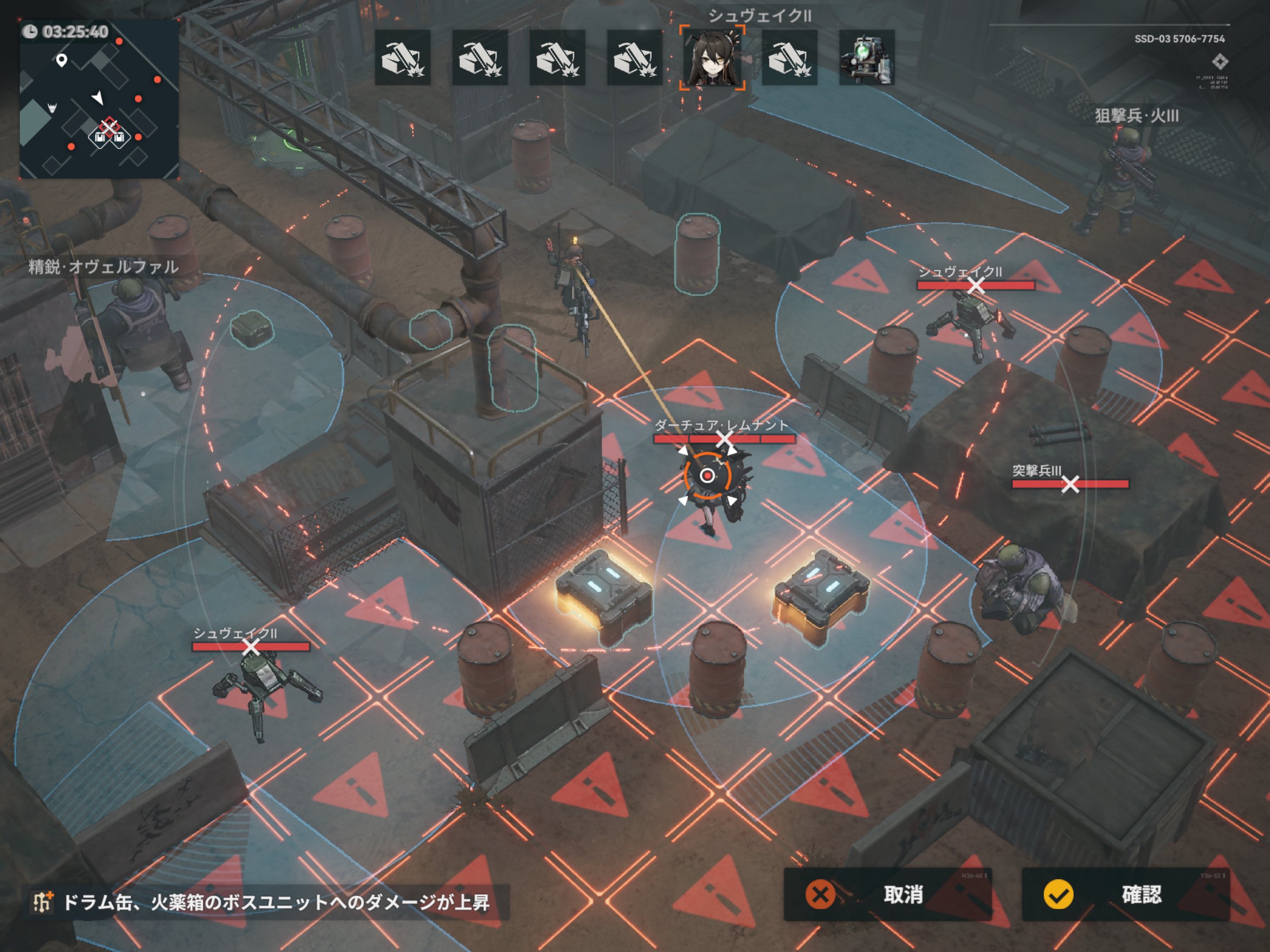Click the diamond icon under the SSD-03 code
Screen dimensions: 1270x952
click(x=1220, y=61)
